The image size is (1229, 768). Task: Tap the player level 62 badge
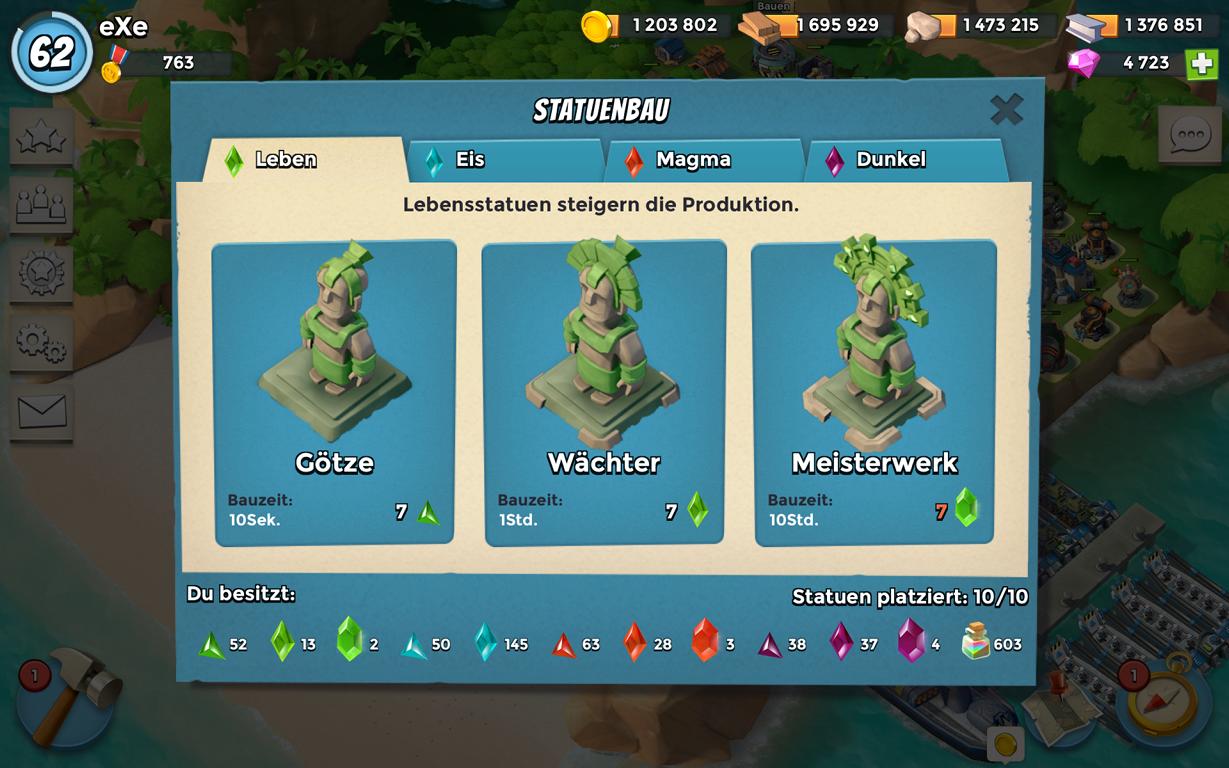52,52
